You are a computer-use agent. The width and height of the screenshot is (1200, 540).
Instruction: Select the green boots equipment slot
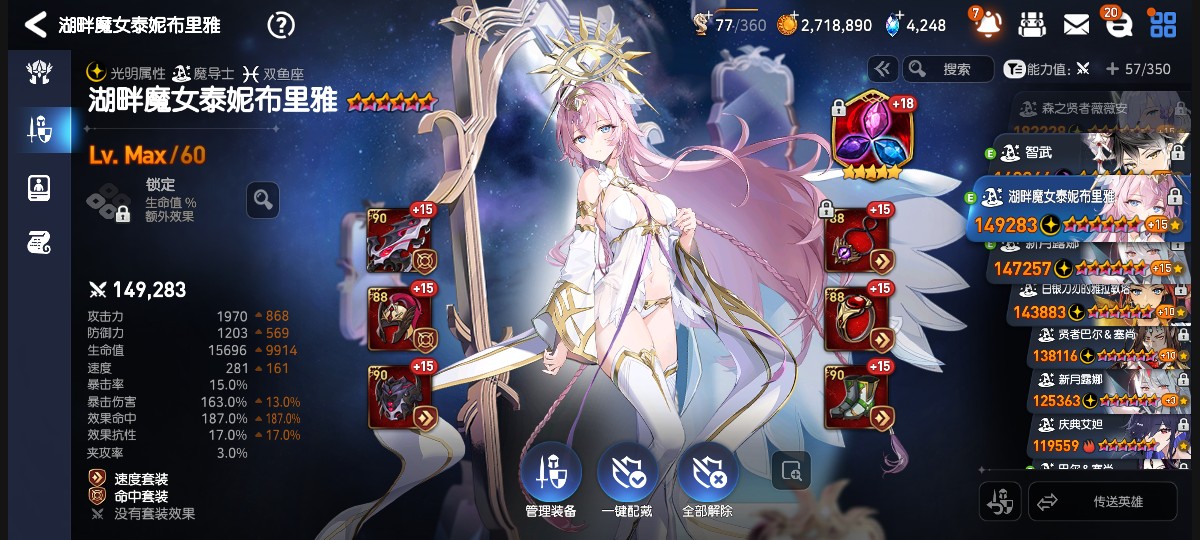856,397
